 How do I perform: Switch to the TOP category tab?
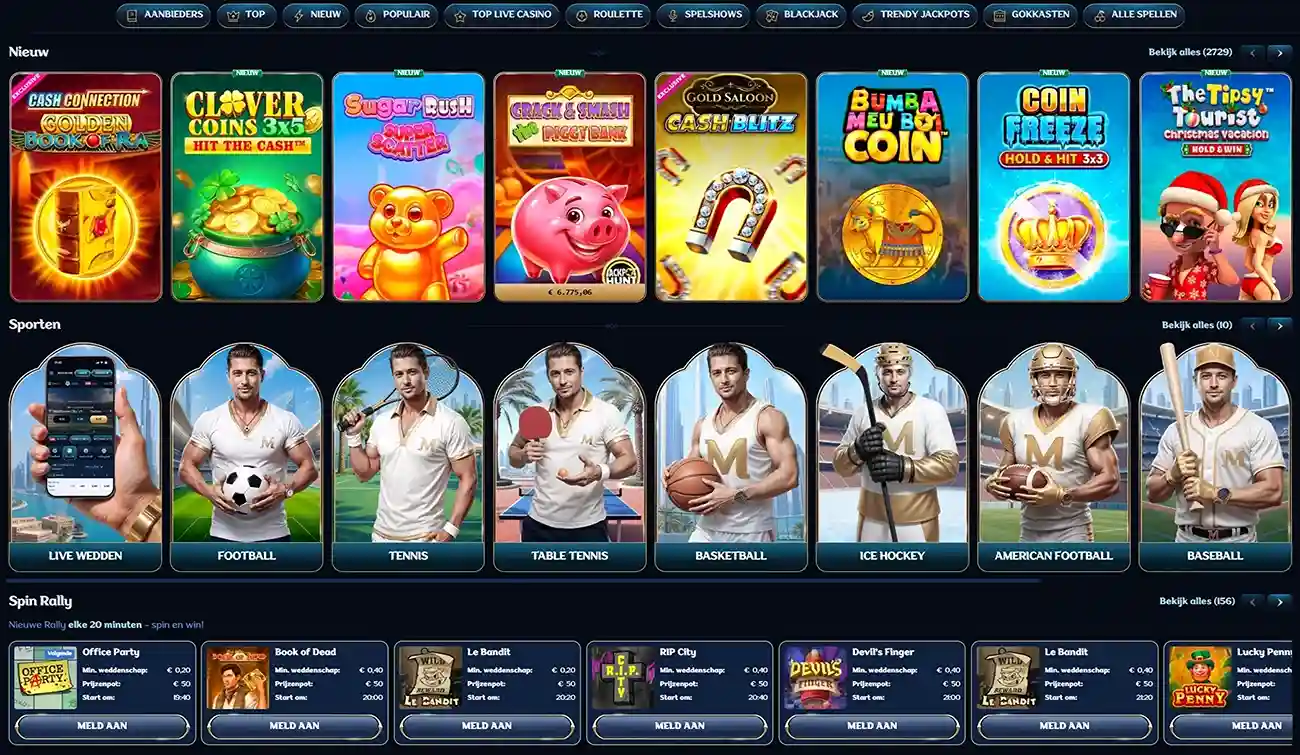(x=246, y=15)
